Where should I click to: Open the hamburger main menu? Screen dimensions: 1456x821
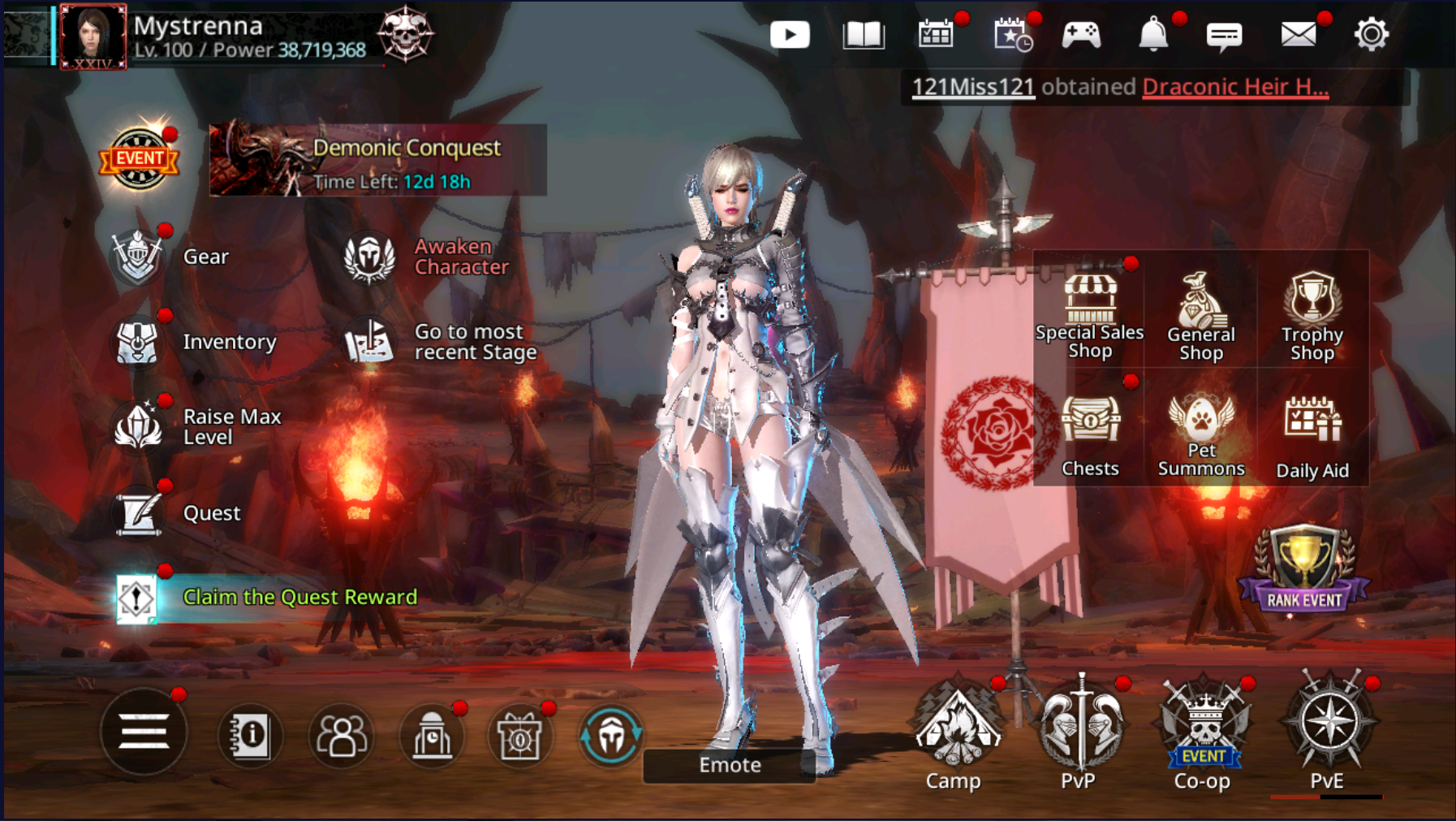(144, 732)
